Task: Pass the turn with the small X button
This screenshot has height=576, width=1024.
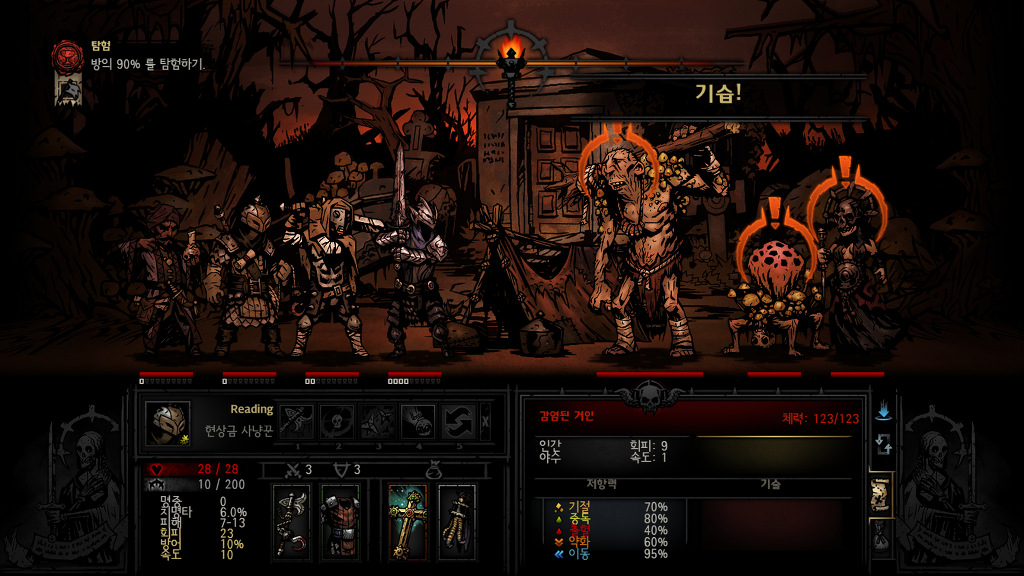Action: [x=486, y=422]
